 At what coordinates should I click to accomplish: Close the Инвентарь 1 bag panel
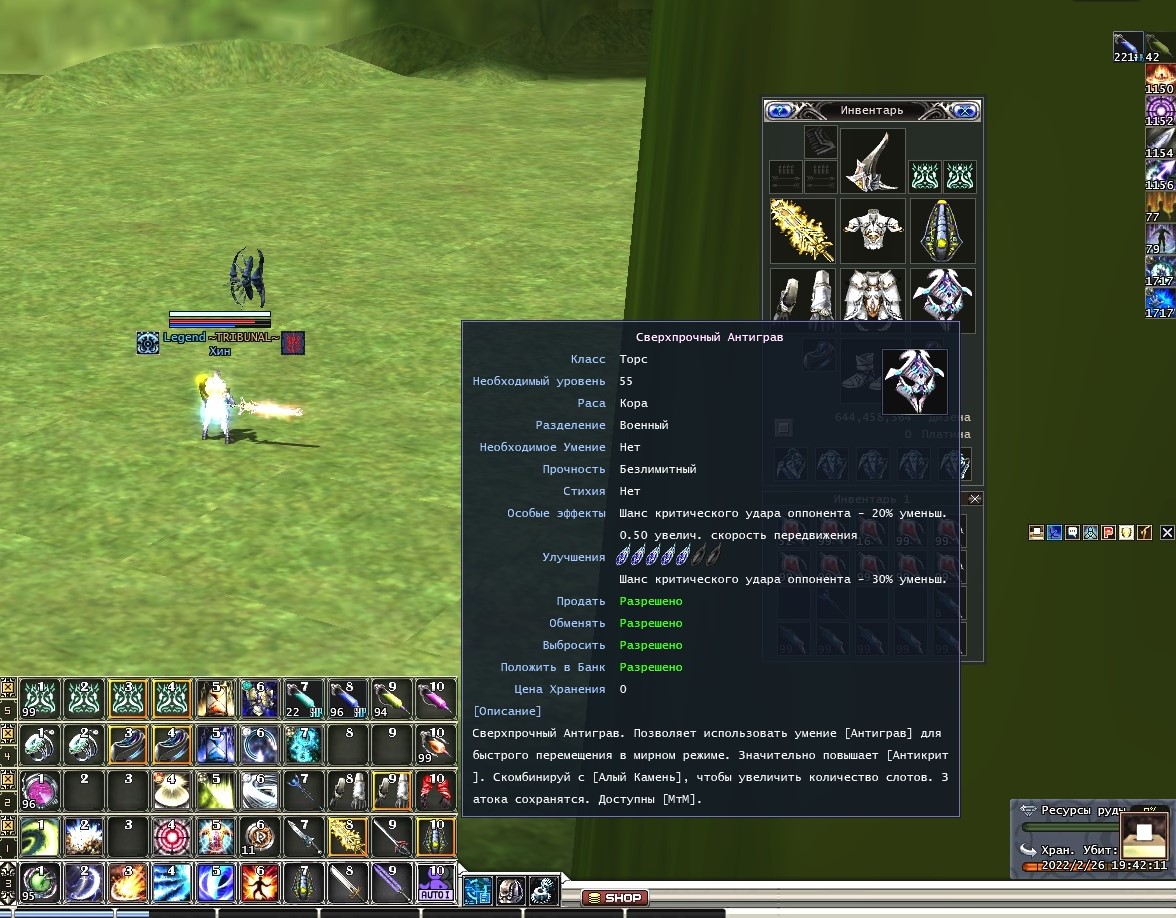click(x=975, y=499)
